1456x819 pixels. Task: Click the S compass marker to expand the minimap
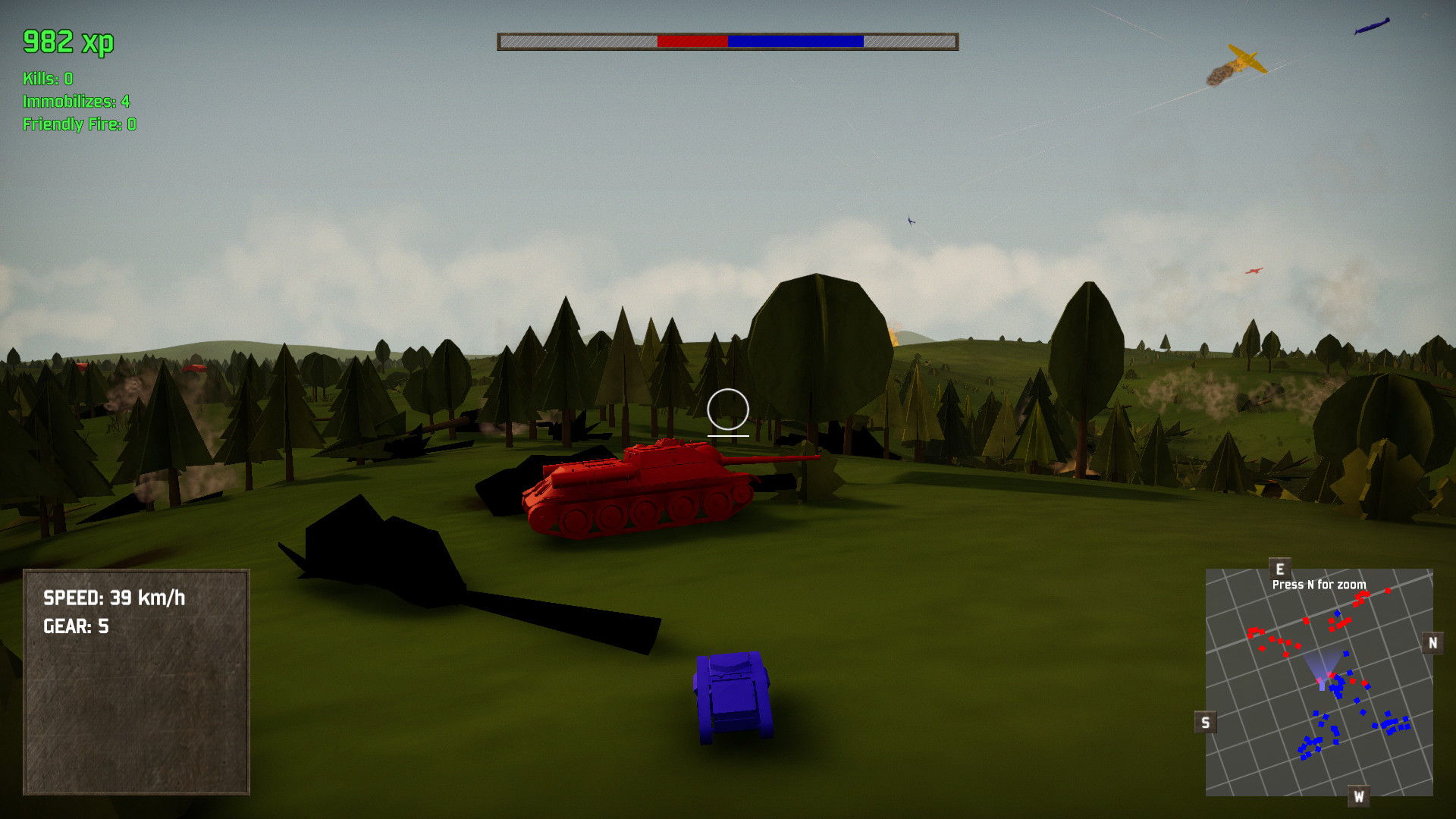coord(1206,721)
